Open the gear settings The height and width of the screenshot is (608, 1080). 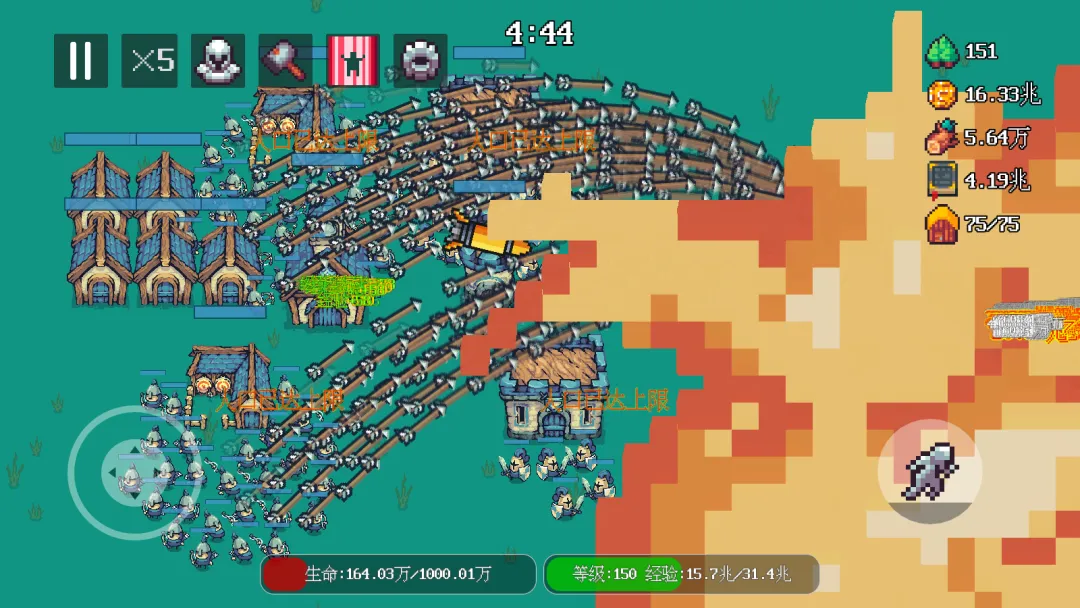coord(420,61)
